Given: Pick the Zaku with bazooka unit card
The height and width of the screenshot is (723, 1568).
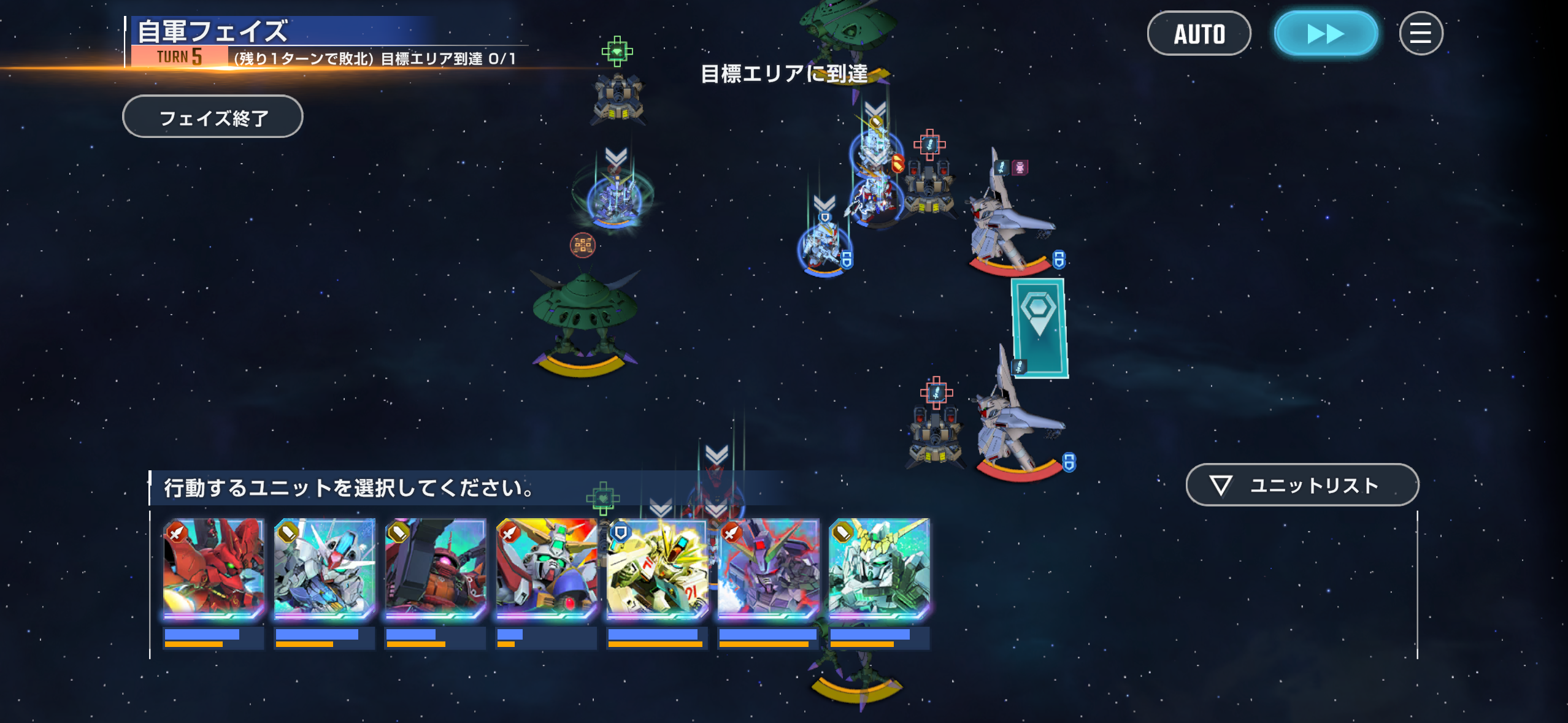Looking at the screenshot, I should 436,568.
